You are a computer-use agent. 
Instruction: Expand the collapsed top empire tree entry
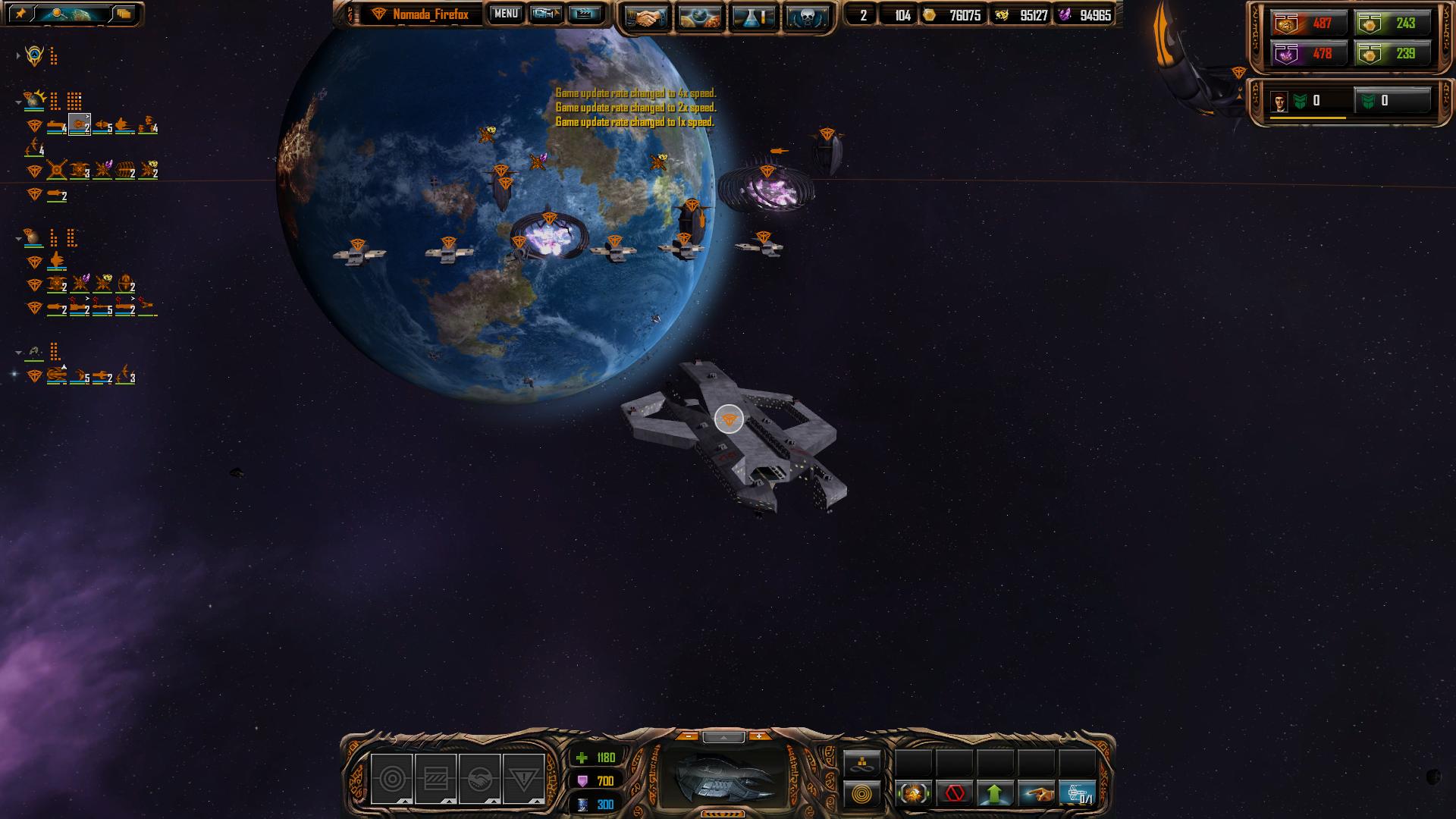click(x=18, y=55)
